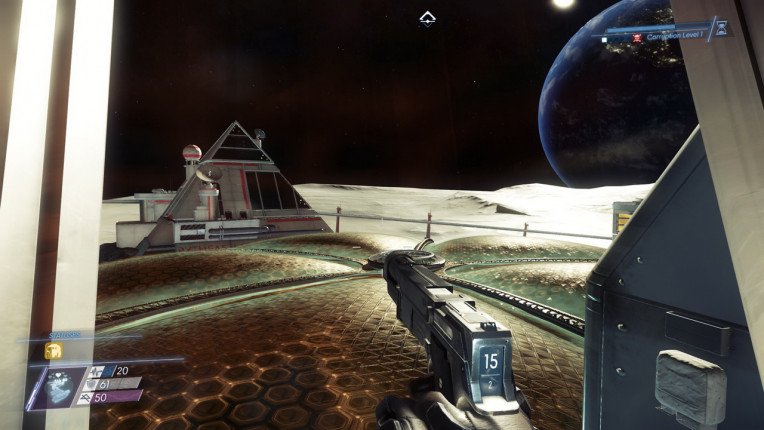Open the Corruption Level 1 tracker
Screen dimensions: 764x430
(670, 35)
